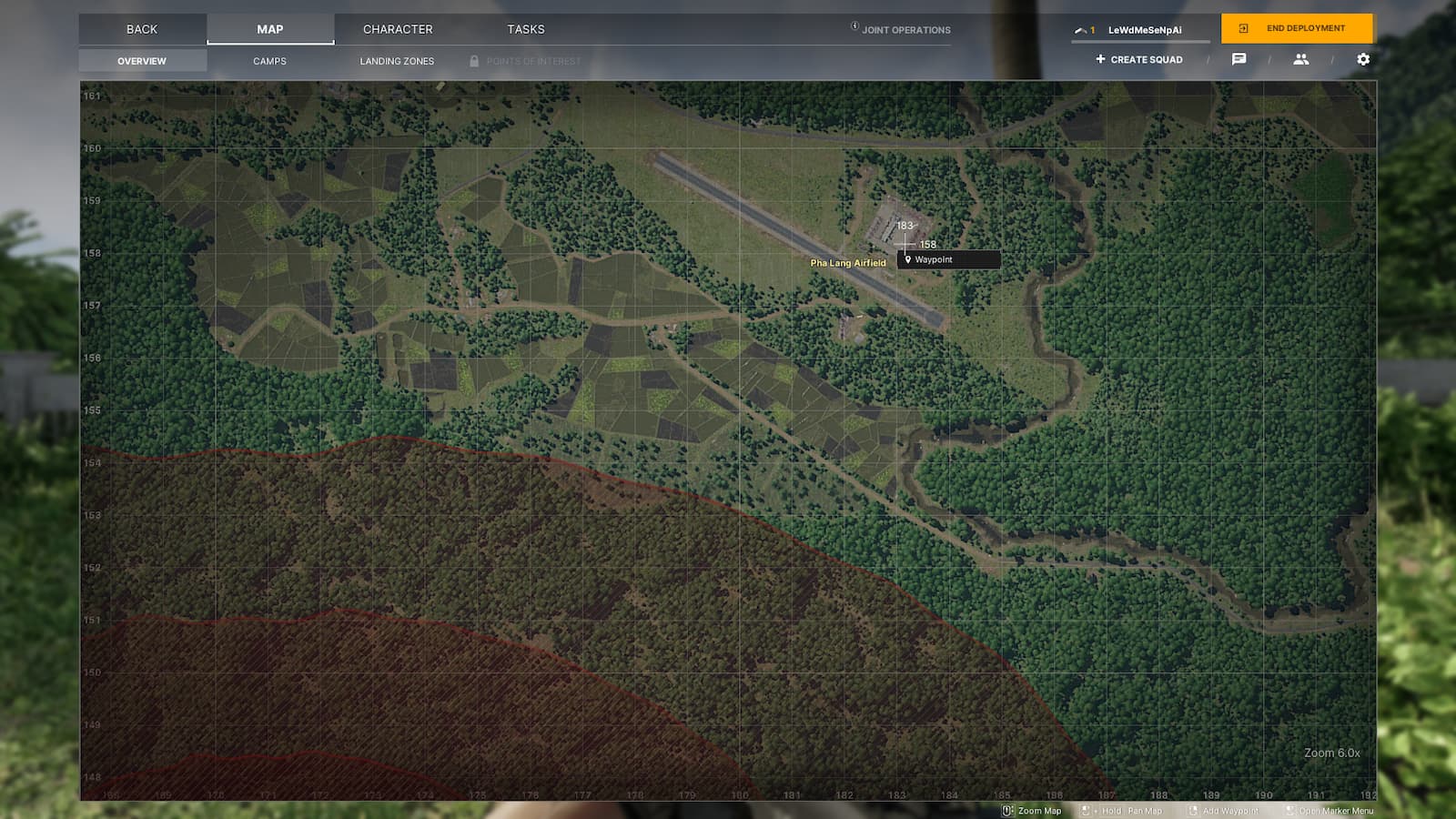The width and height of the screenshot is (1456, 819).
Task: Click the squad members icon
Action: click(1301, 59)
